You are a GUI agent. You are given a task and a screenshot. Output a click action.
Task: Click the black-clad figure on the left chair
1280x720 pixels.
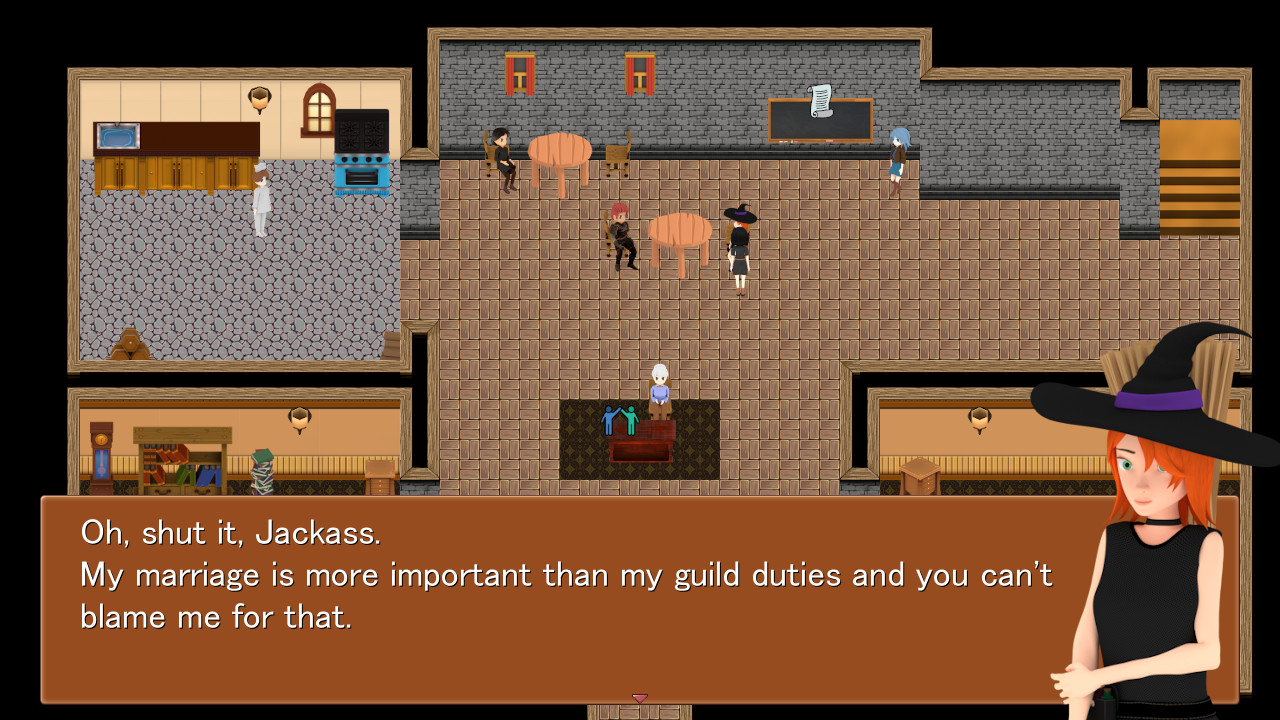tap(502, 152)
